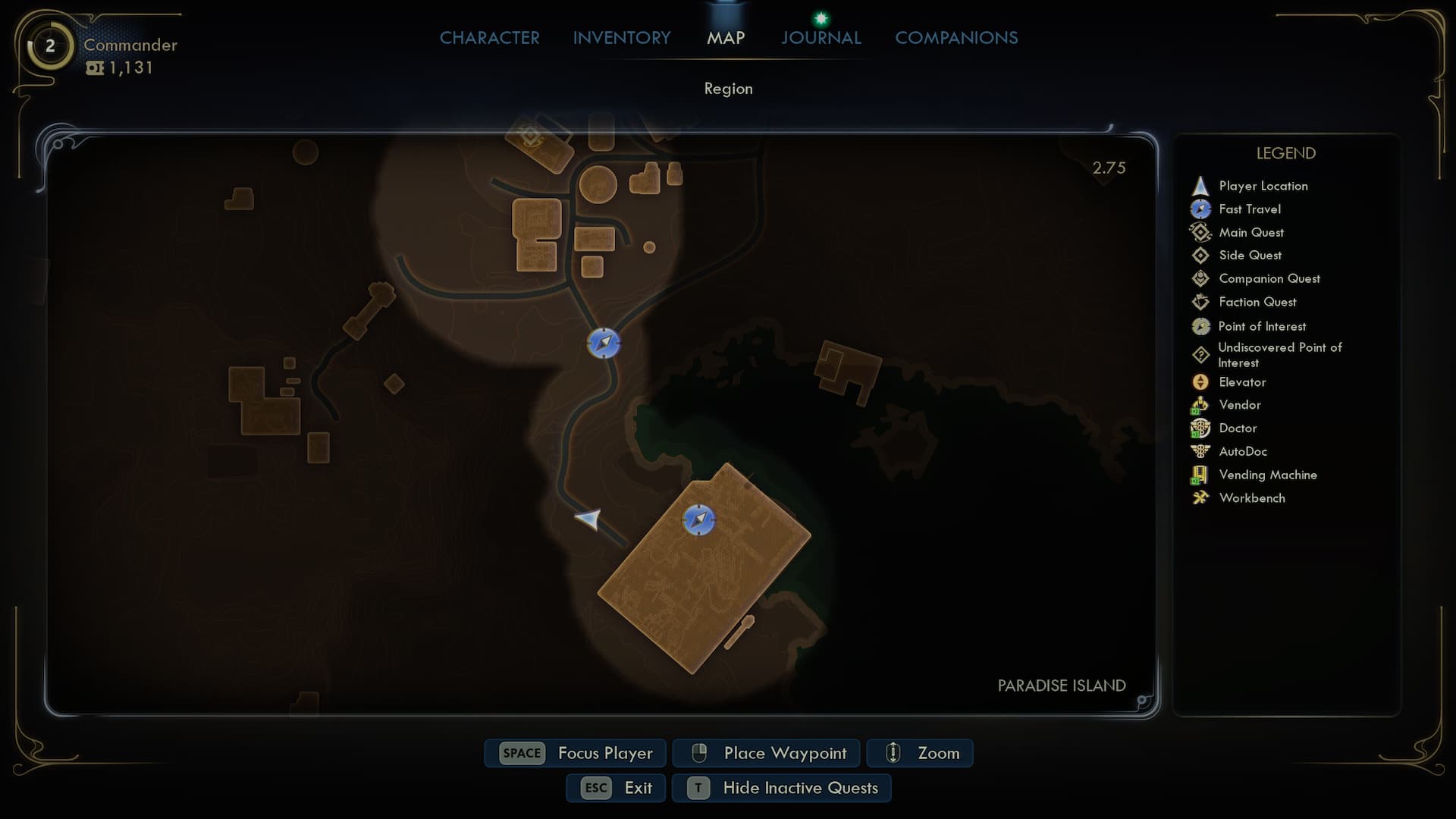1456x819 pixels.
Task: Hide inactive quests on the map
Action: (x=782, y=788)
